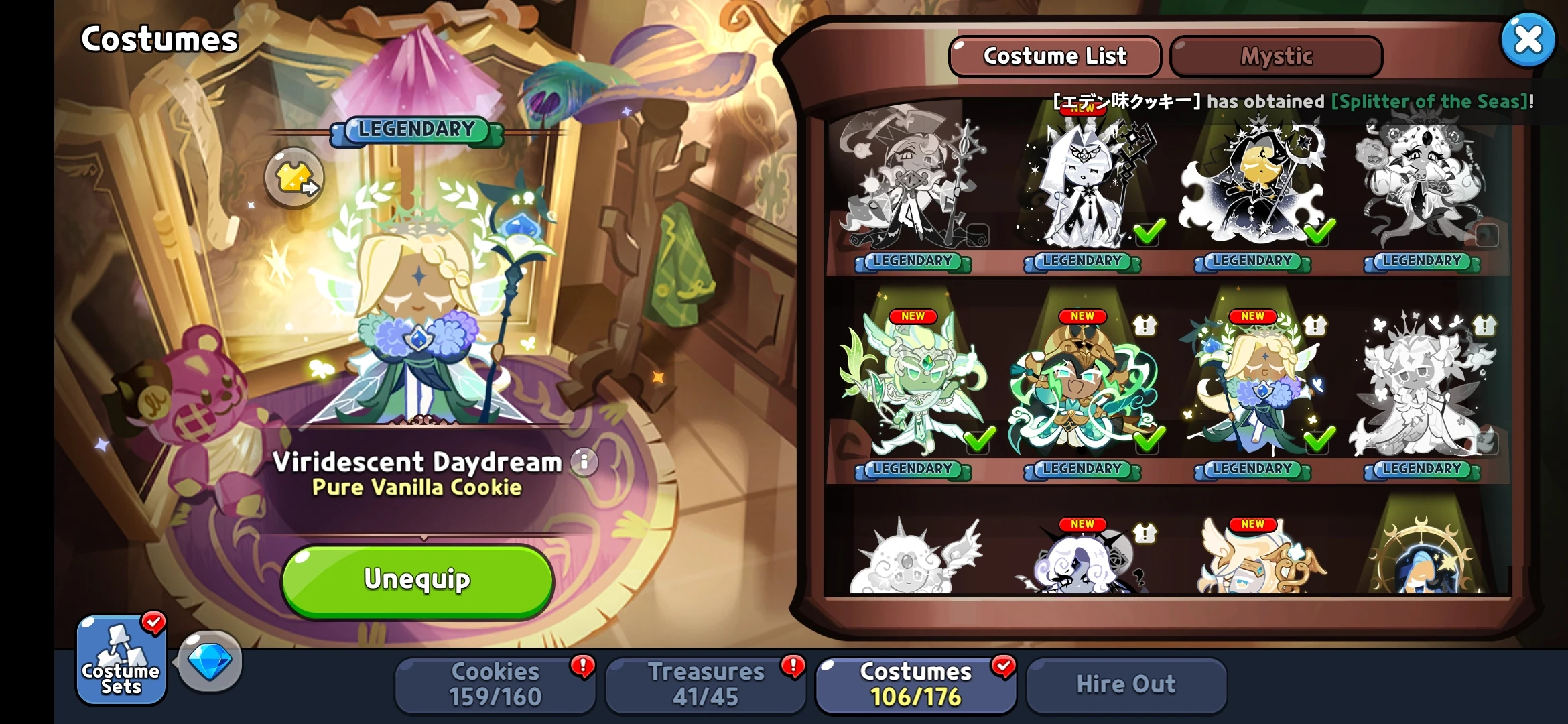
Task: Open the info icon next to Viridescent Daydream
Action: pyautogui.click(x=584, y=463)
